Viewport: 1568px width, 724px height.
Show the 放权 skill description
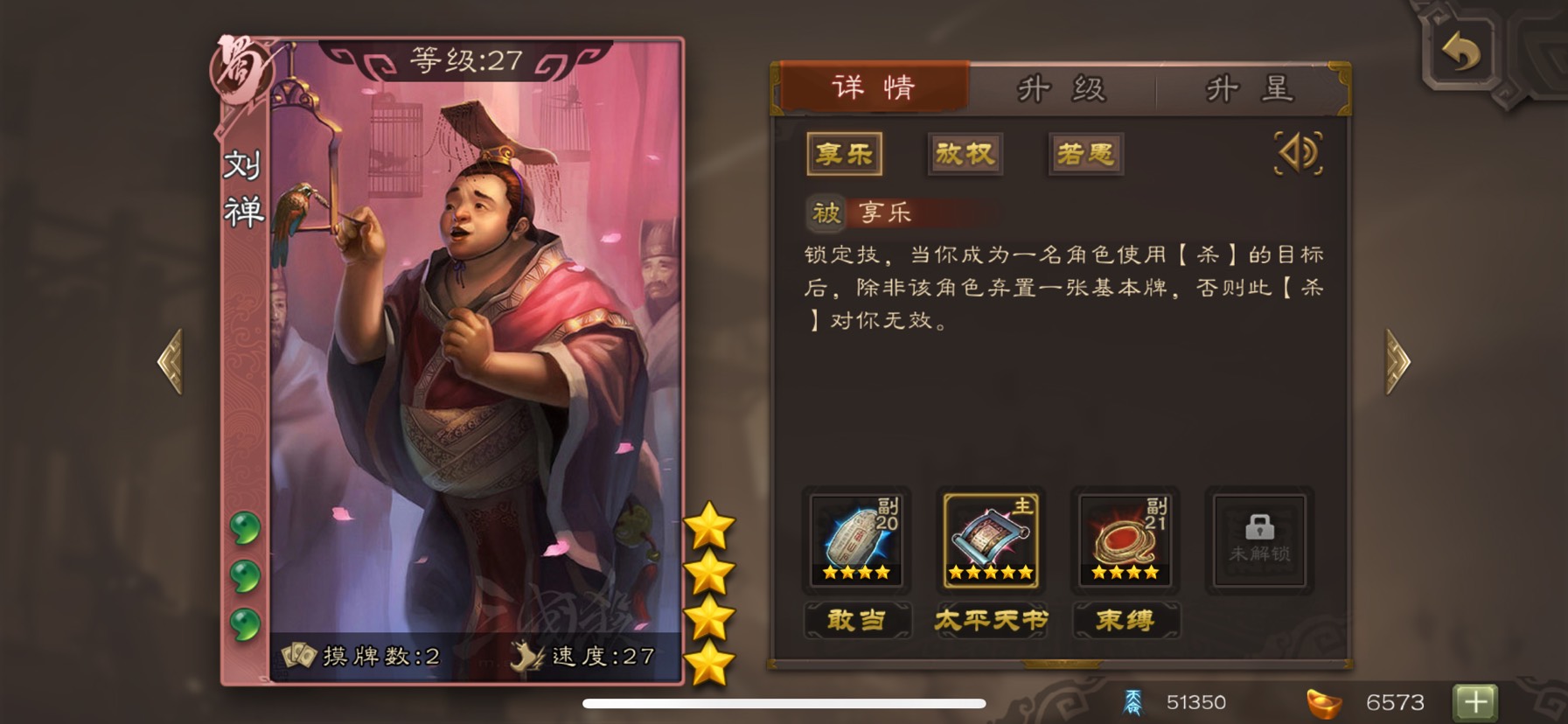tap(965, 155)
